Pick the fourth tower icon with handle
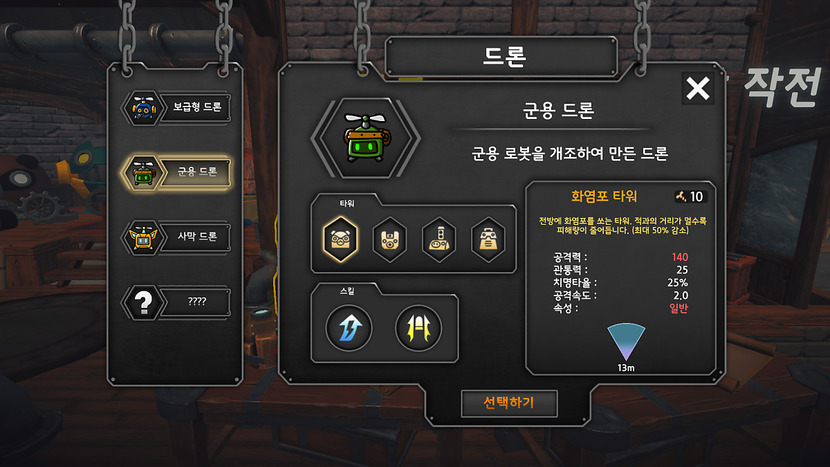The image size is (830, 467). (489, 239)
